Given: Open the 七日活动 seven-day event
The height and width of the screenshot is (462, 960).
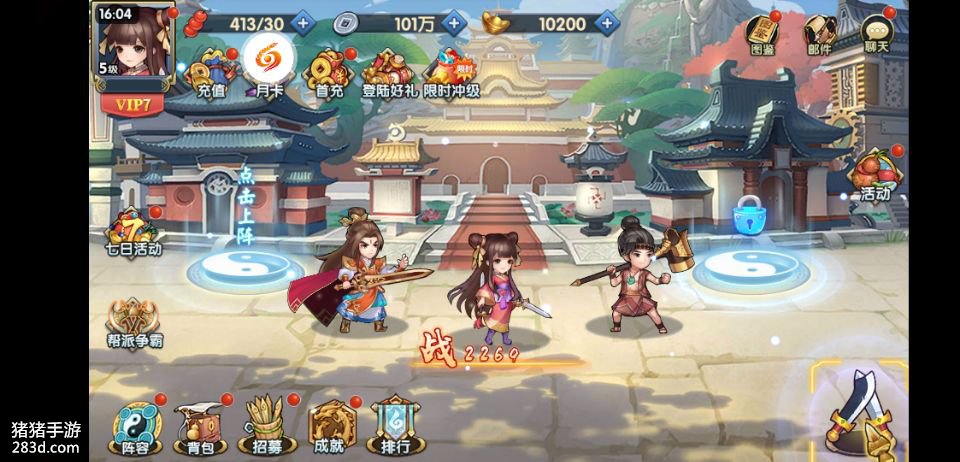Looking at the screenshot, I should click(x=133, y=230).
